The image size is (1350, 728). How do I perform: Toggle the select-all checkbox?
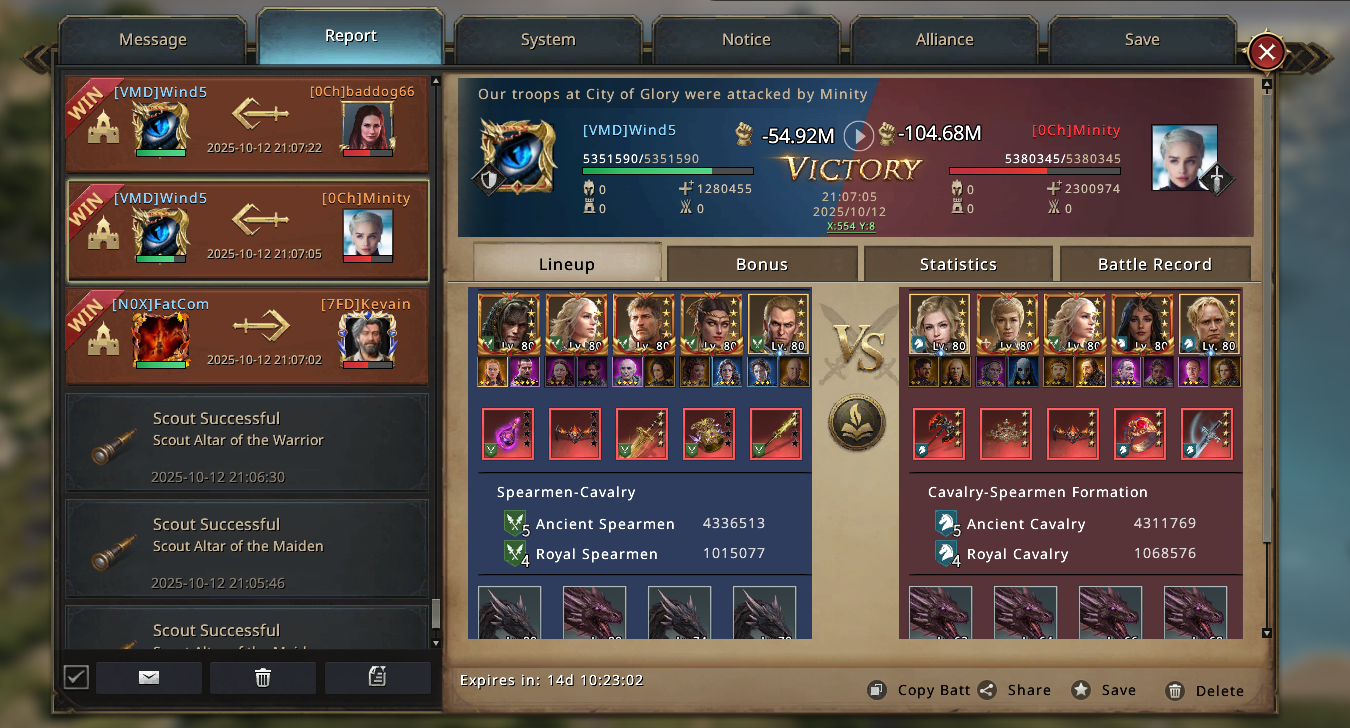pos(76,678)
